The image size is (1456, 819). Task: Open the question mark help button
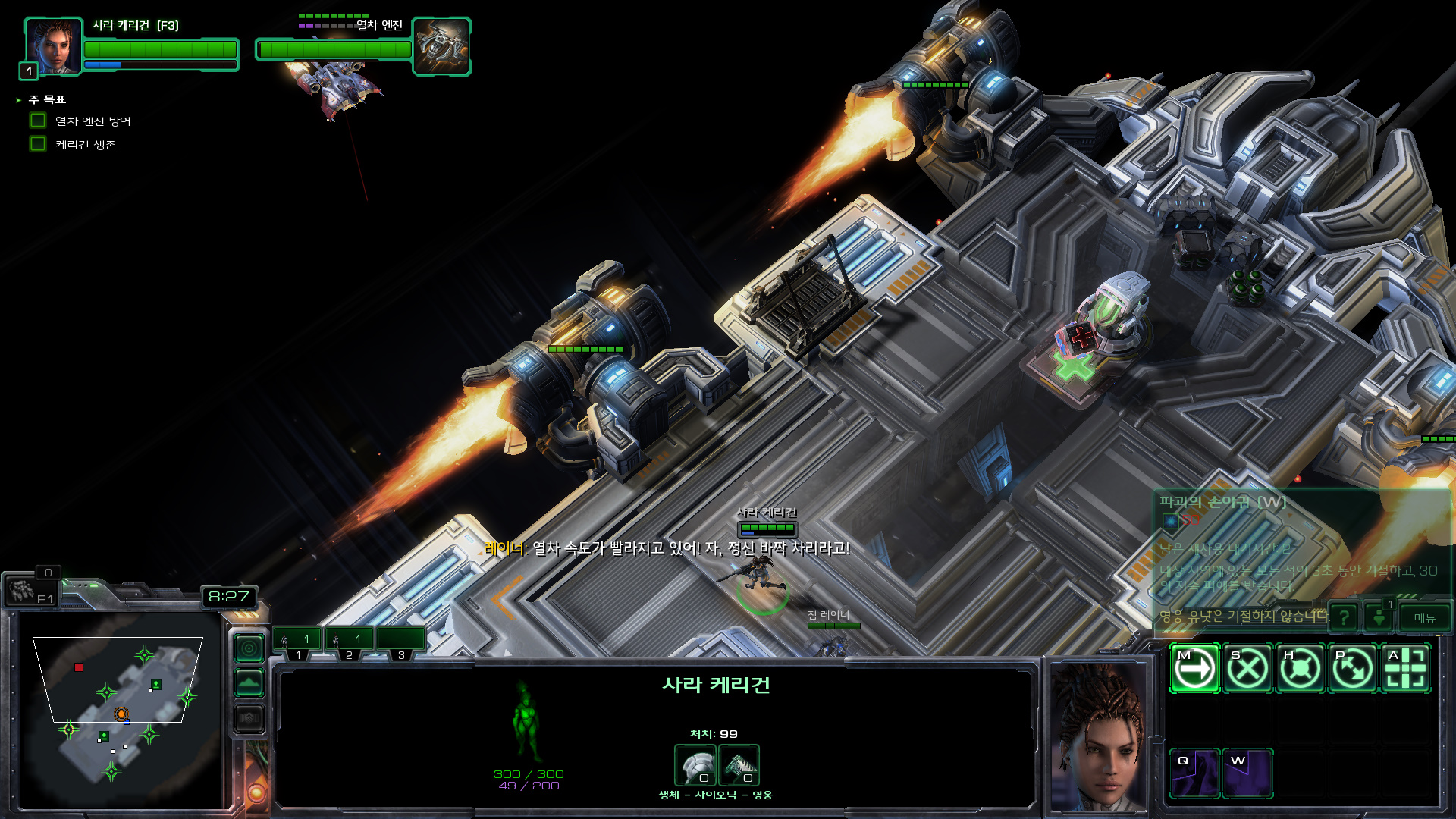pos(1344,618)
